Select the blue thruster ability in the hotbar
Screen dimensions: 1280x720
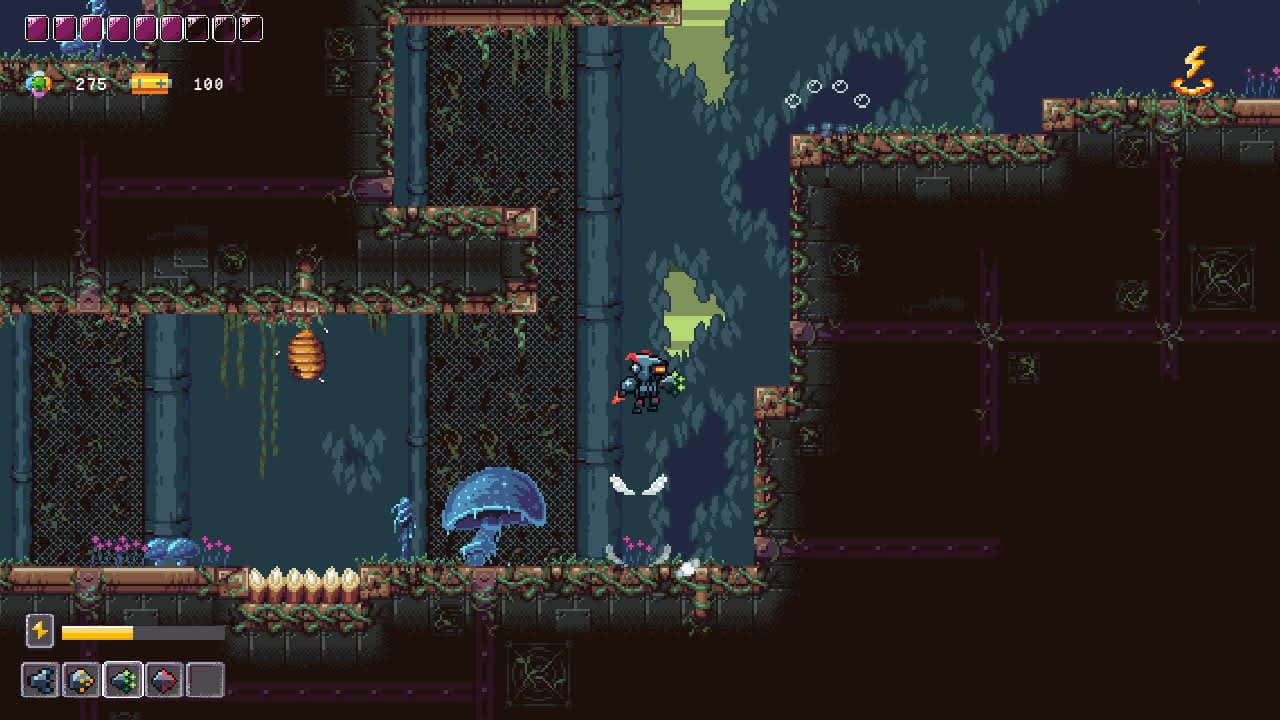39,680
